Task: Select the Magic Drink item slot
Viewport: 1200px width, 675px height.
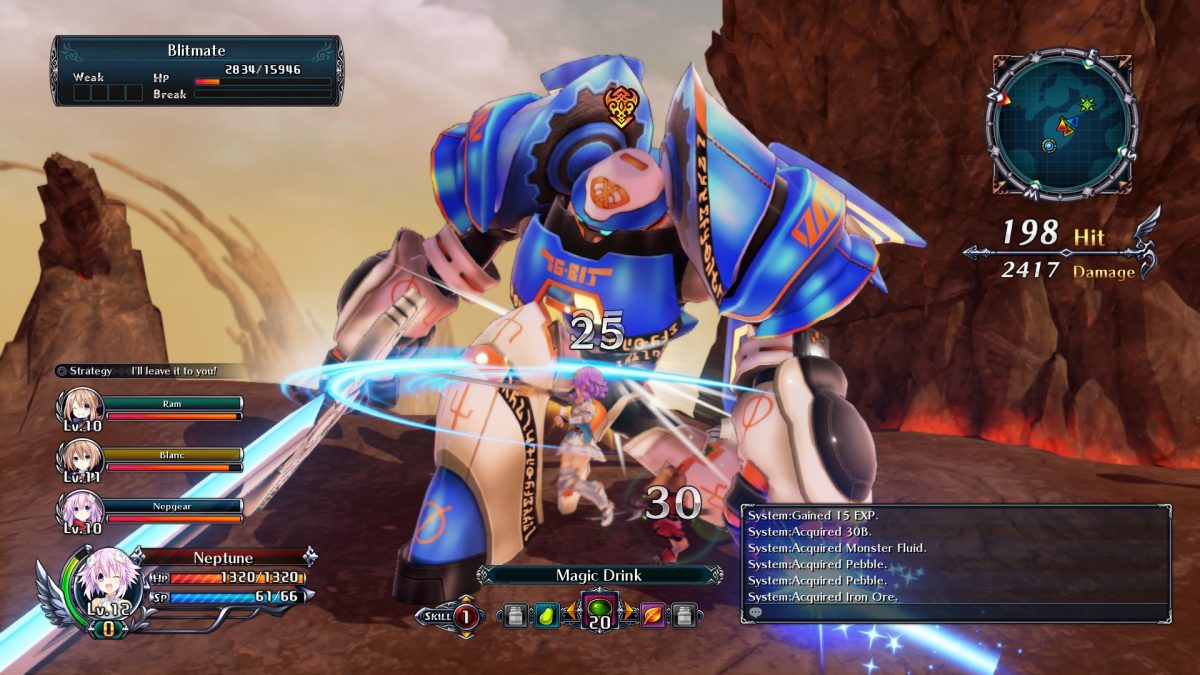Action: point(600,613)
